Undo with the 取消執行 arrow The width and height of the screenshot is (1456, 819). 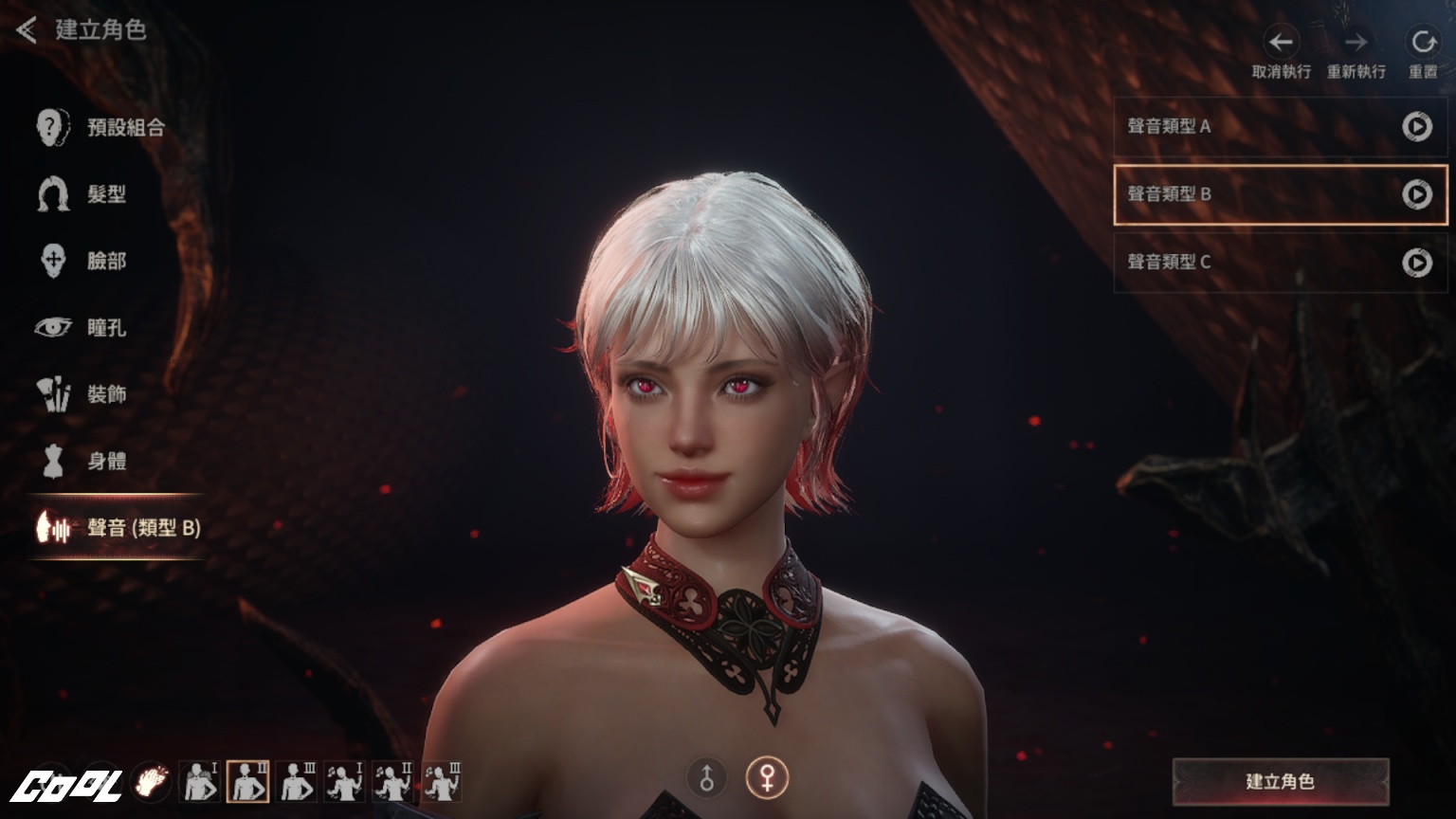[1281, 43]
